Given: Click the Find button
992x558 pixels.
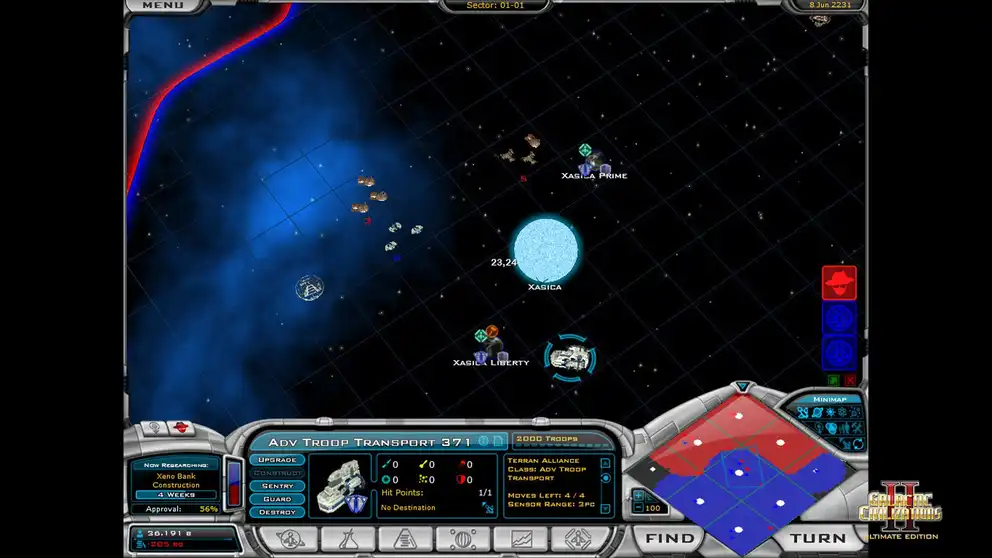Looking at the screenshot, I should coord(669,538).
